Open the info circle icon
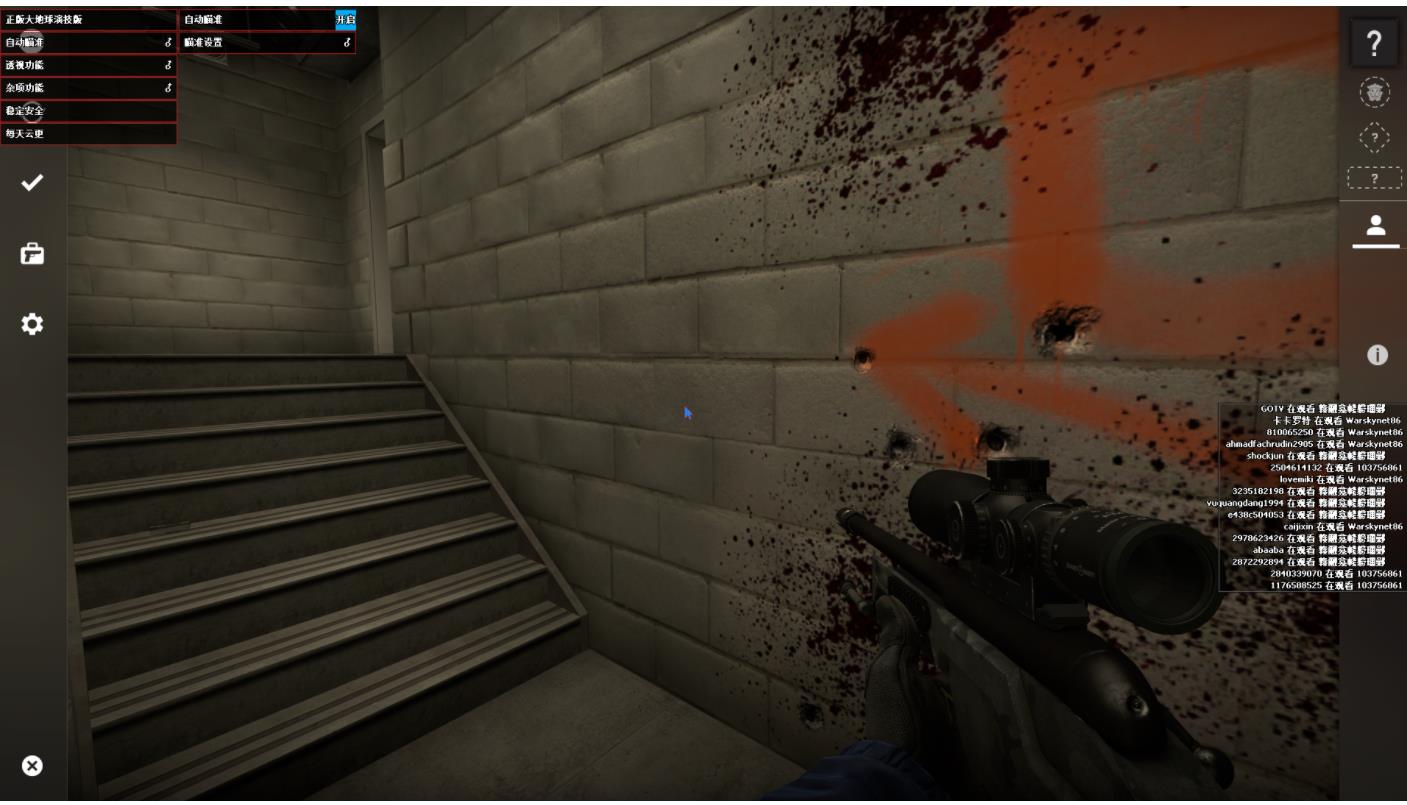 click(x=1377, y=354)
